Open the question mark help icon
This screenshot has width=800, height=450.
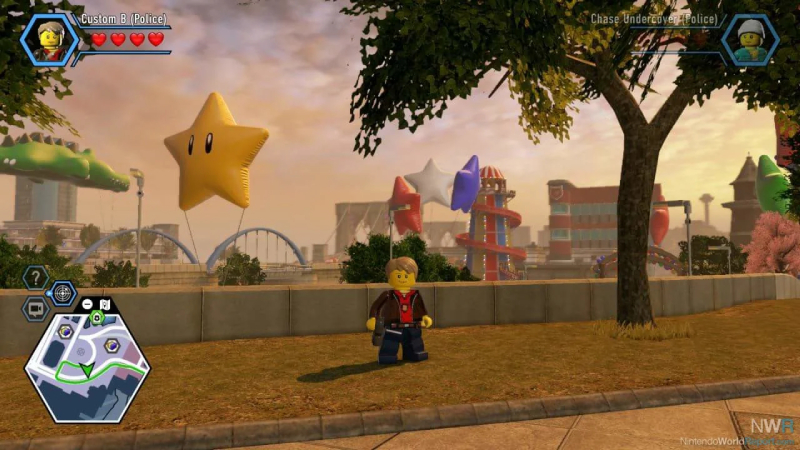pyautogui.click(x=36, y=277)
